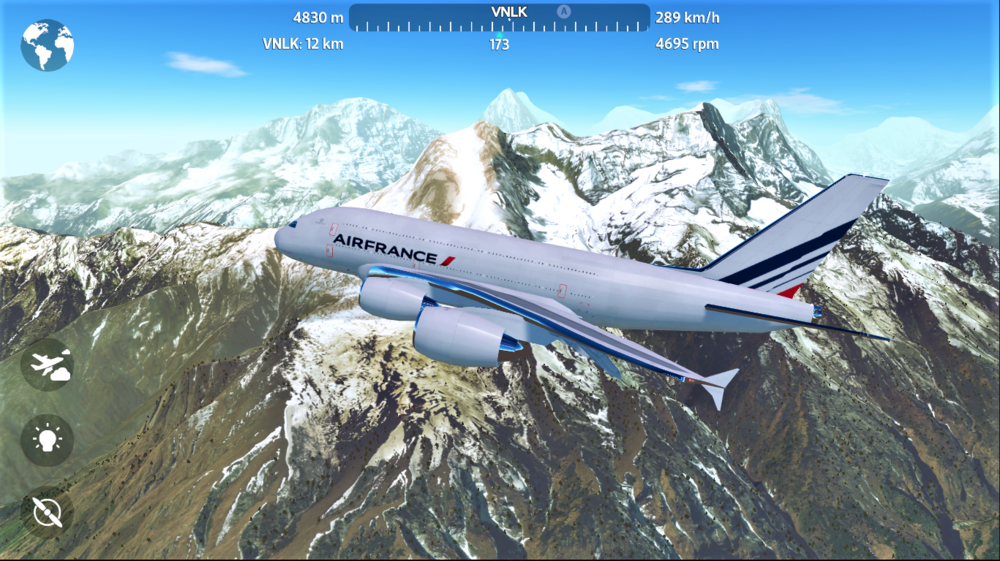Select the circled A marker on compass

[x=563, y=11]
